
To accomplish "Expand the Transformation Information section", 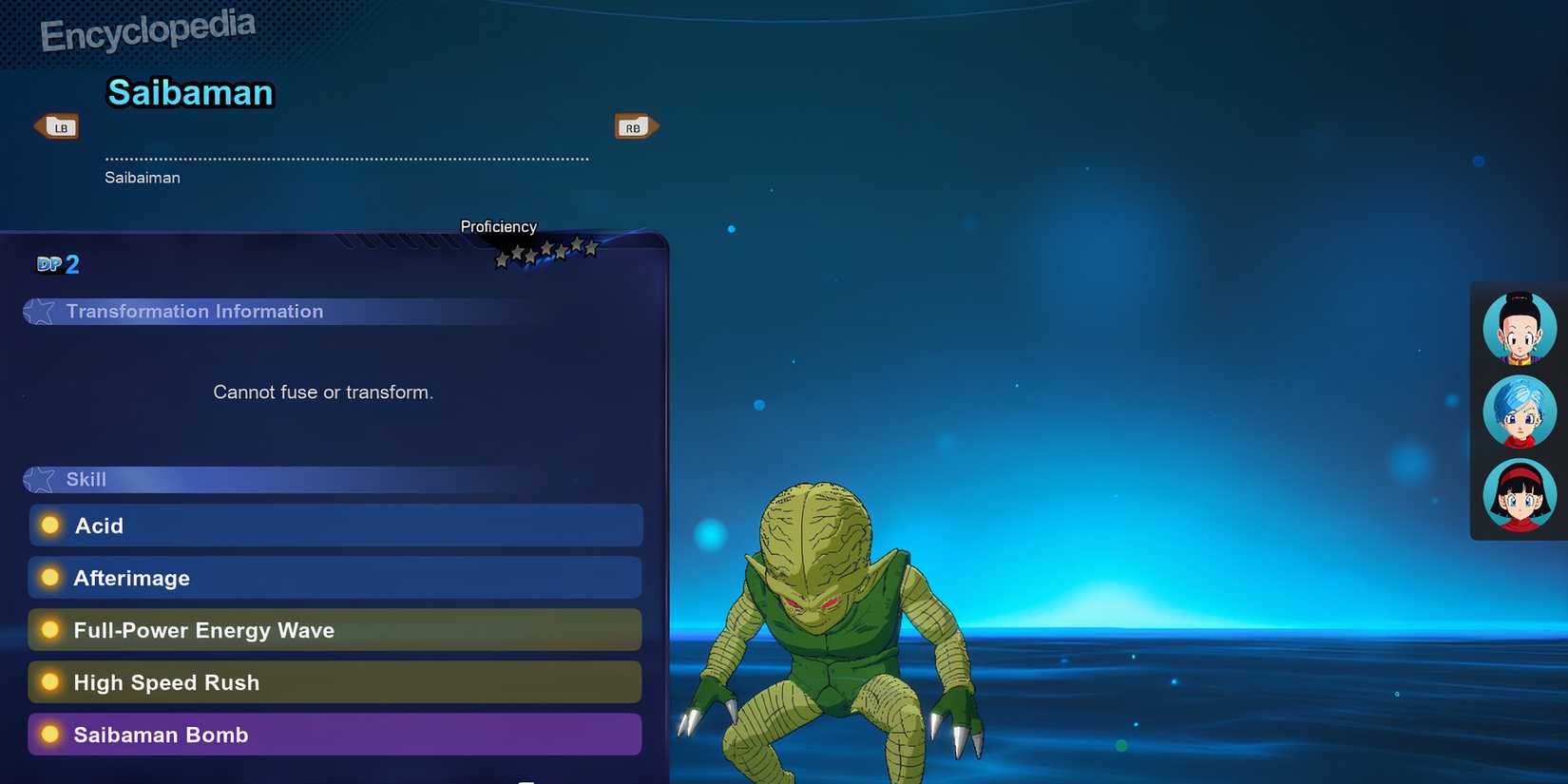I will click(194, 311).
